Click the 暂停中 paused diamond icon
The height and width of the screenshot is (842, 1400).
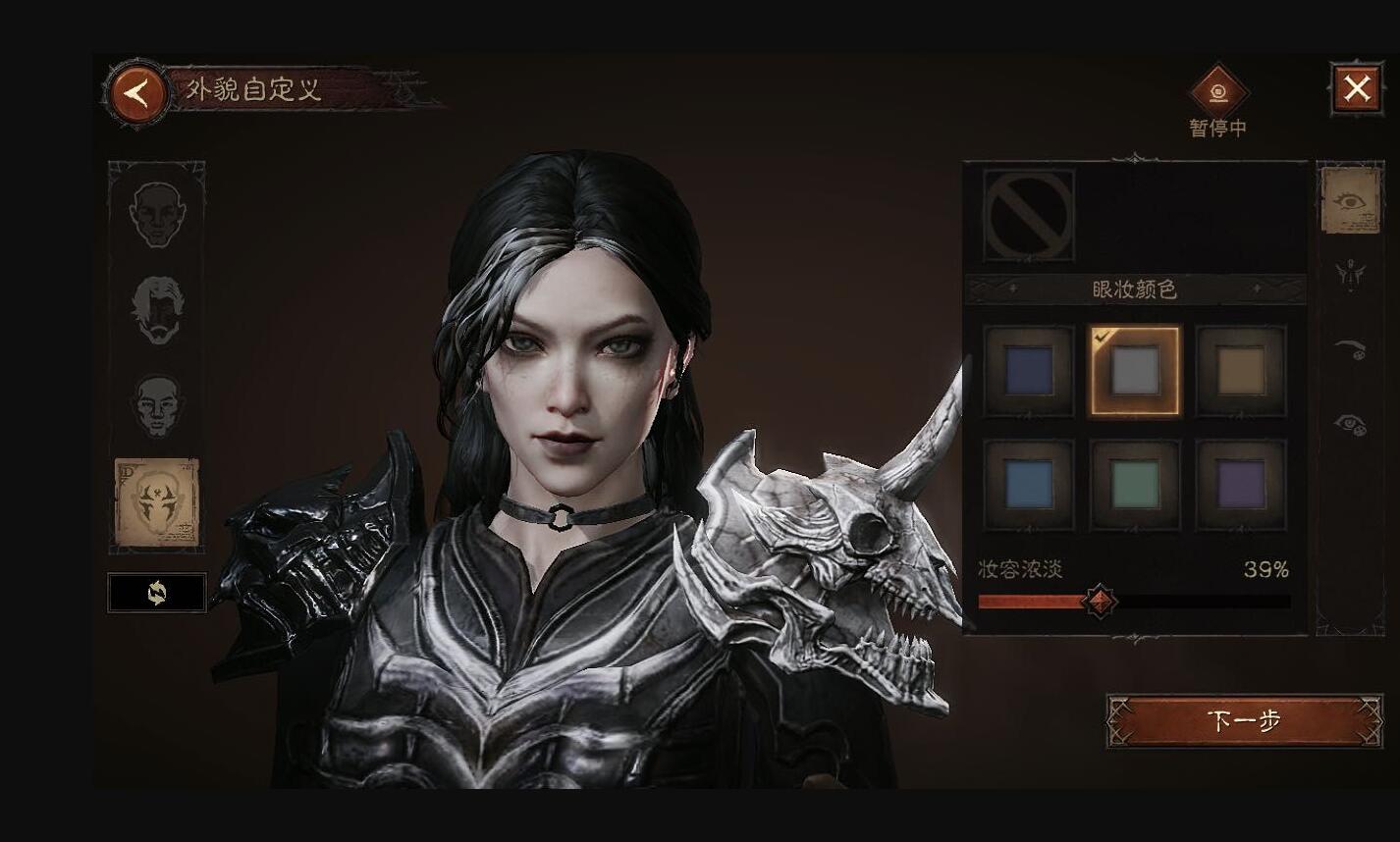1218,93
